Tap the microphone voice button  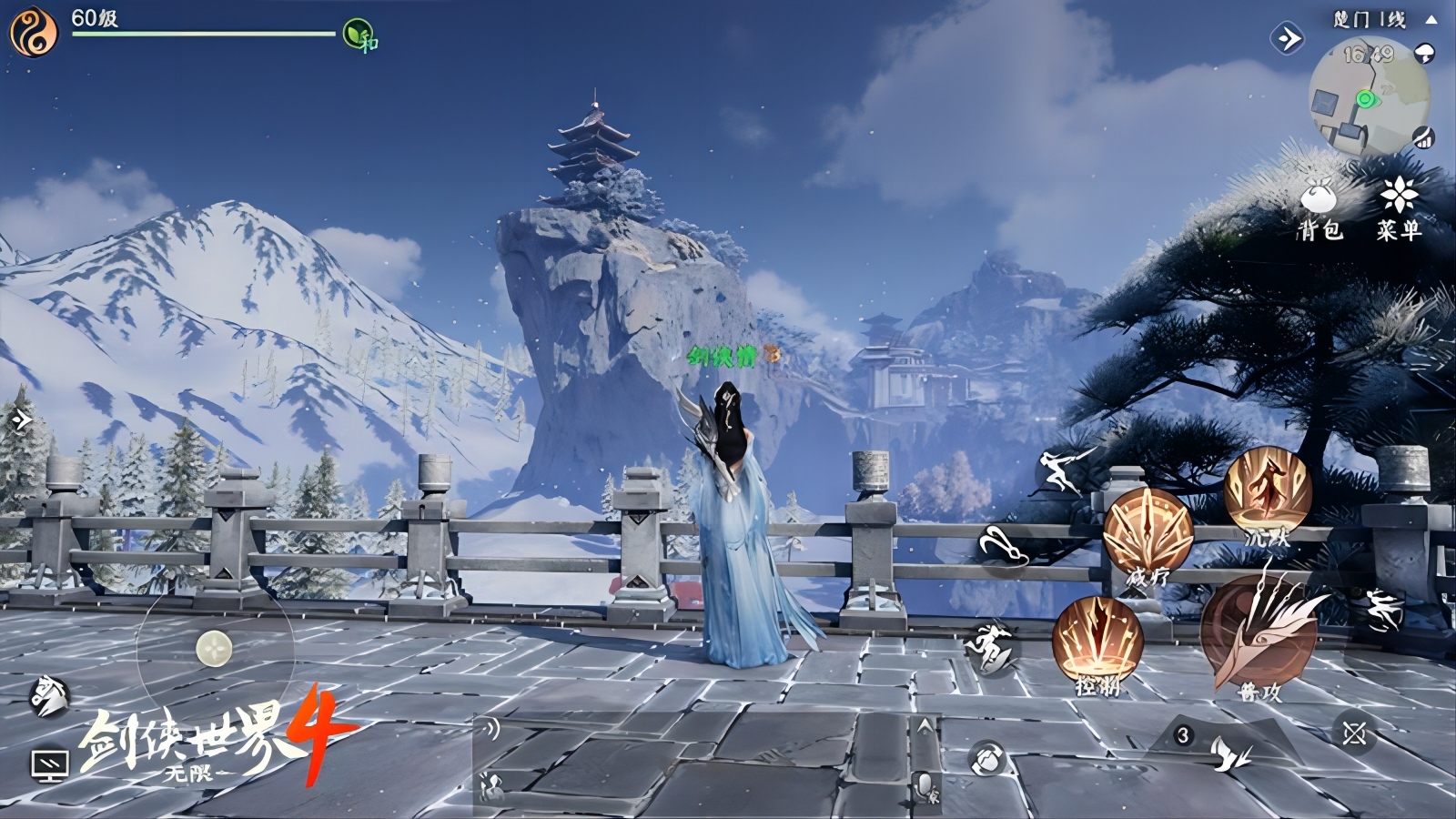925,784
